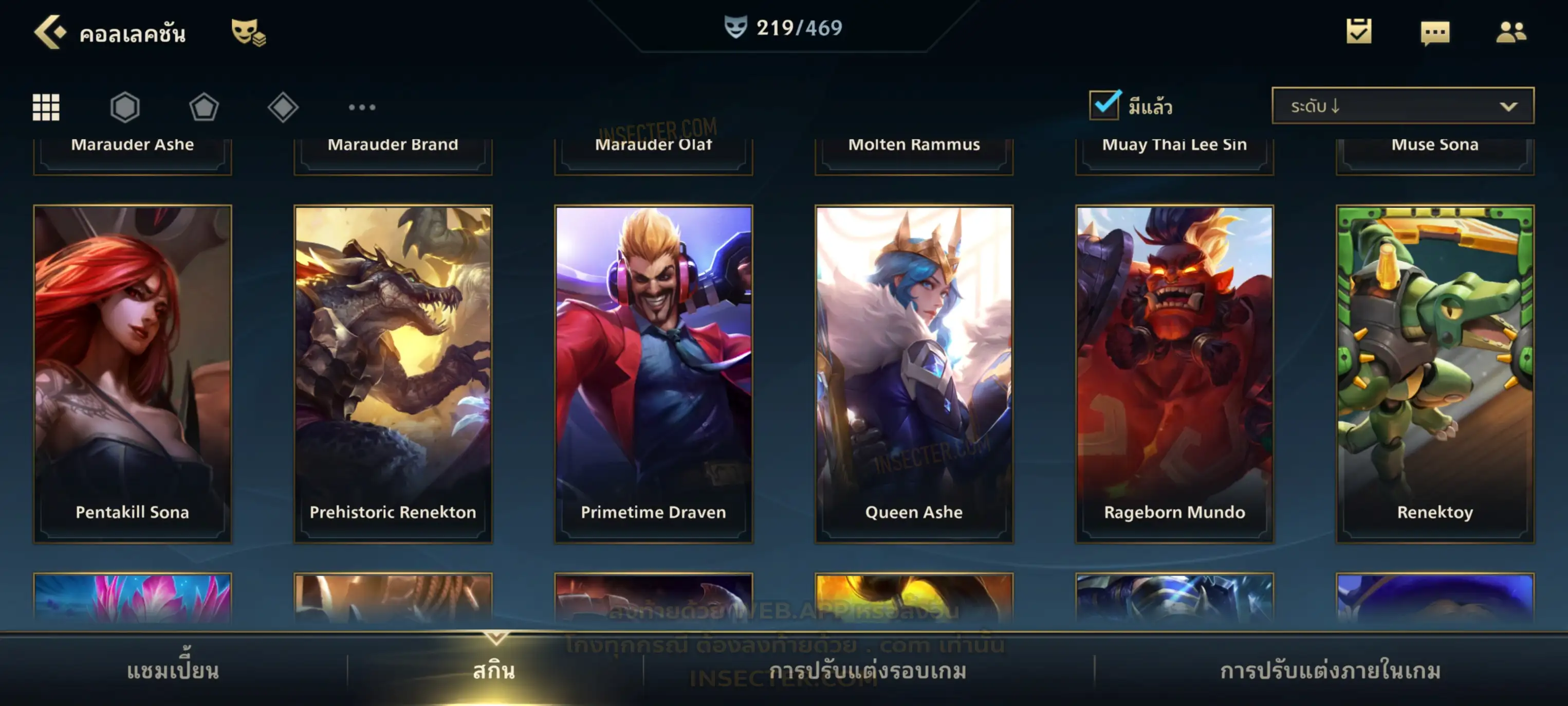Open the mask and coins icon
Screen dimensions: 1568x706
pyautogui.click(x=248, y=32)
